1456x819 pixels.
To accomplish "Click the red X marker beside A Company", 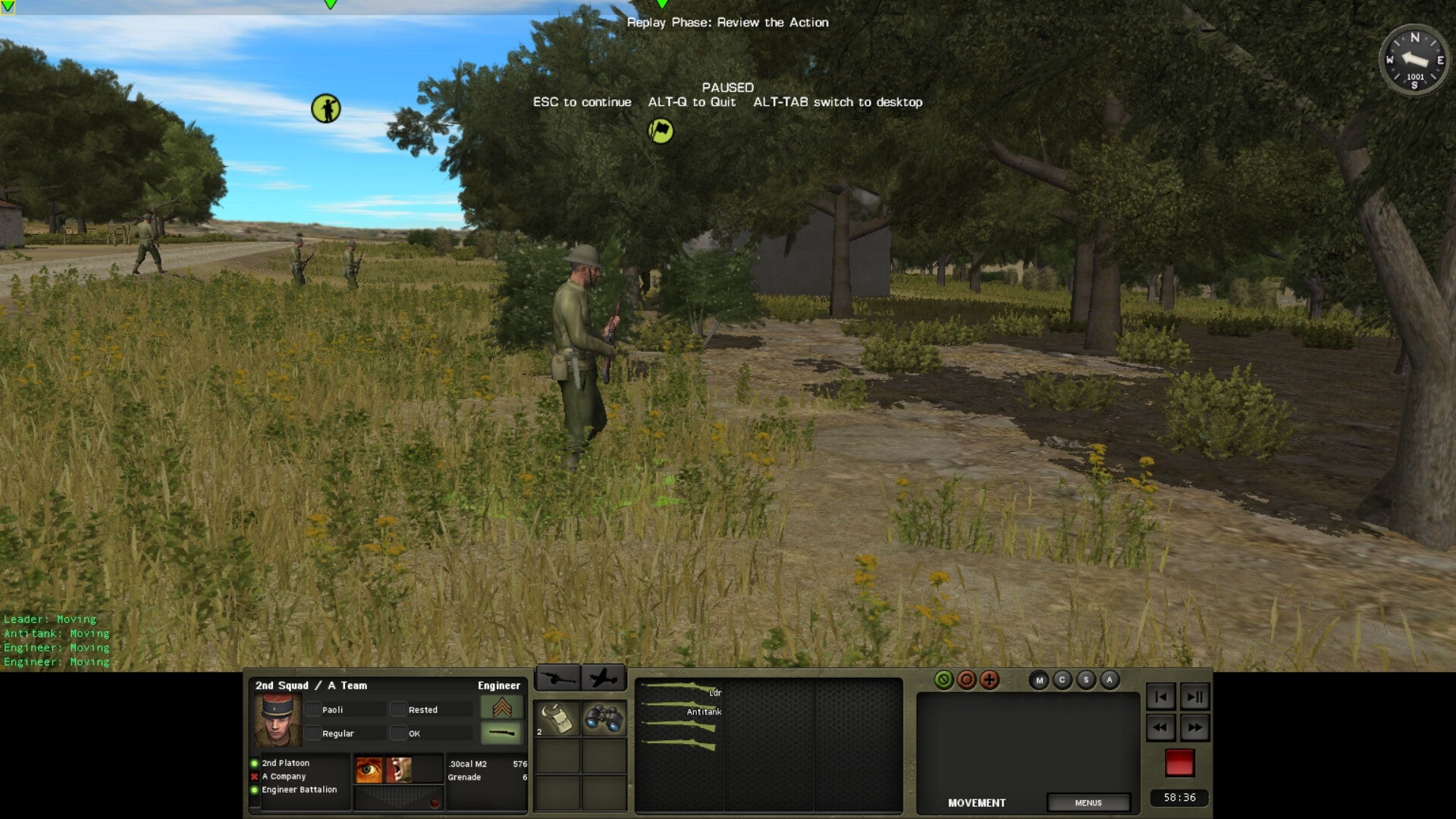I will (254, 777).
